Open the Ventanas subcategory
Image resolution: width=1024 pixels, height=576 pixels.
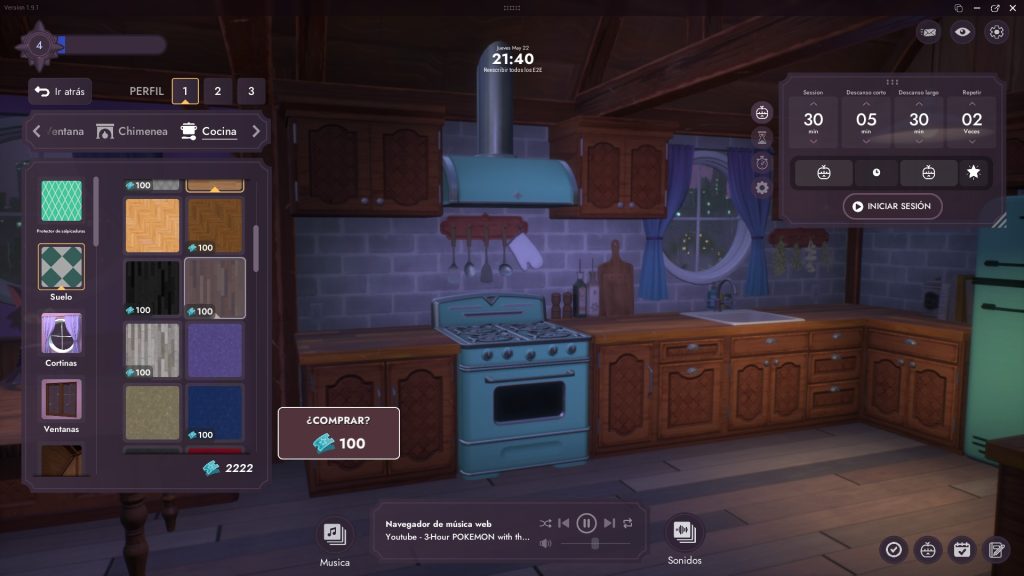(x=62, y=405)
